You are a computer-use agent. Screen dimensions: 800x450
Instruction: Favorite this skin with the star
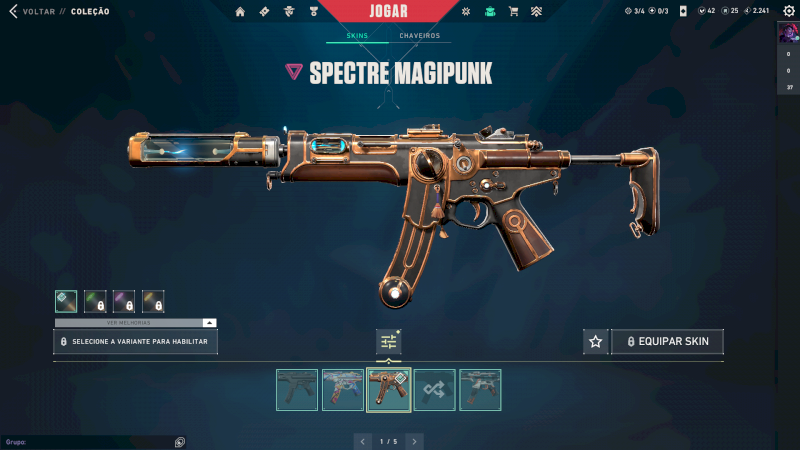coord(596,342)
